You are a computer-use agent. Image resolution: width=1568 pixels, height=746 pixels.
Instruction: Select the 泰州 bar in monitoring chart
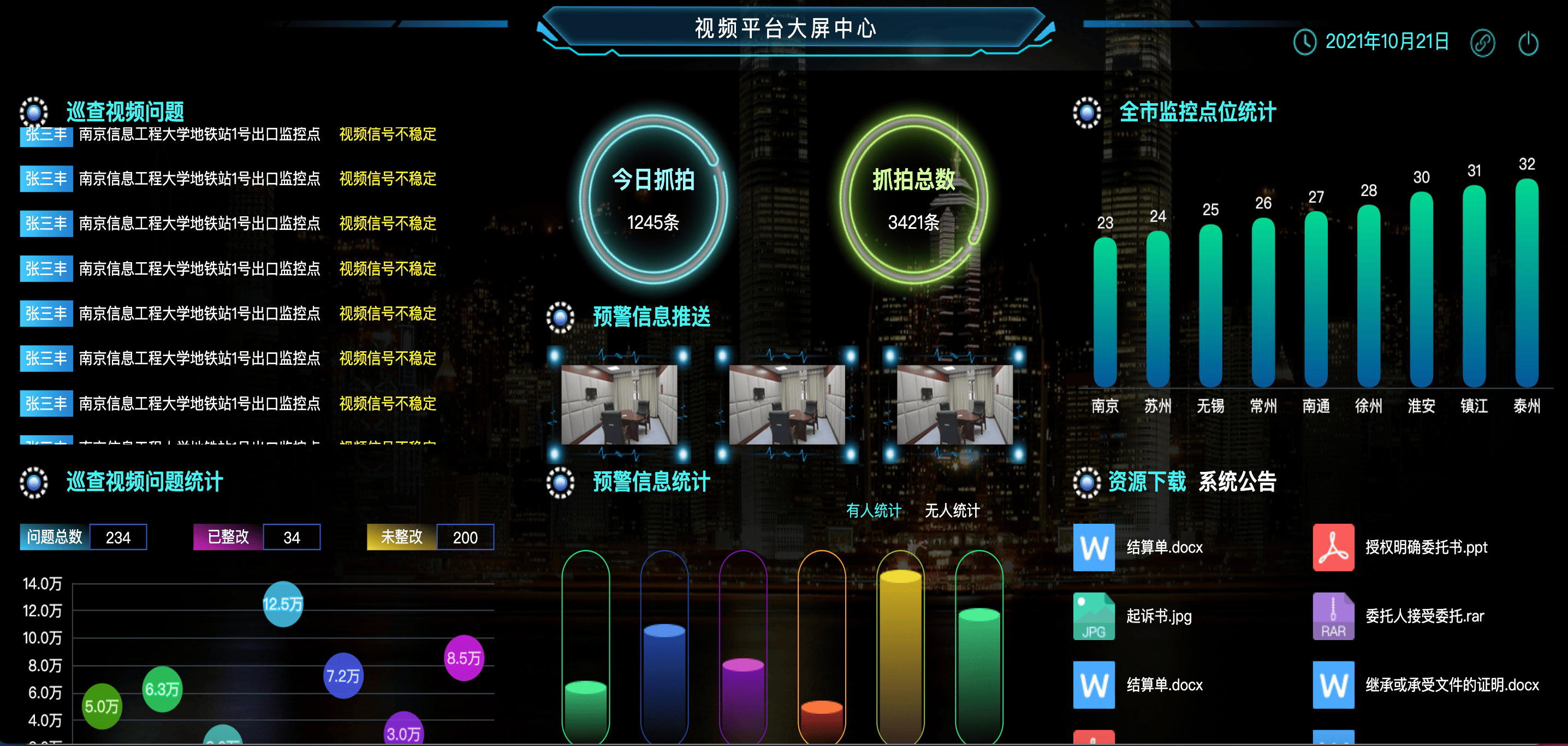pyautogui.click(x=1527, y=283)
